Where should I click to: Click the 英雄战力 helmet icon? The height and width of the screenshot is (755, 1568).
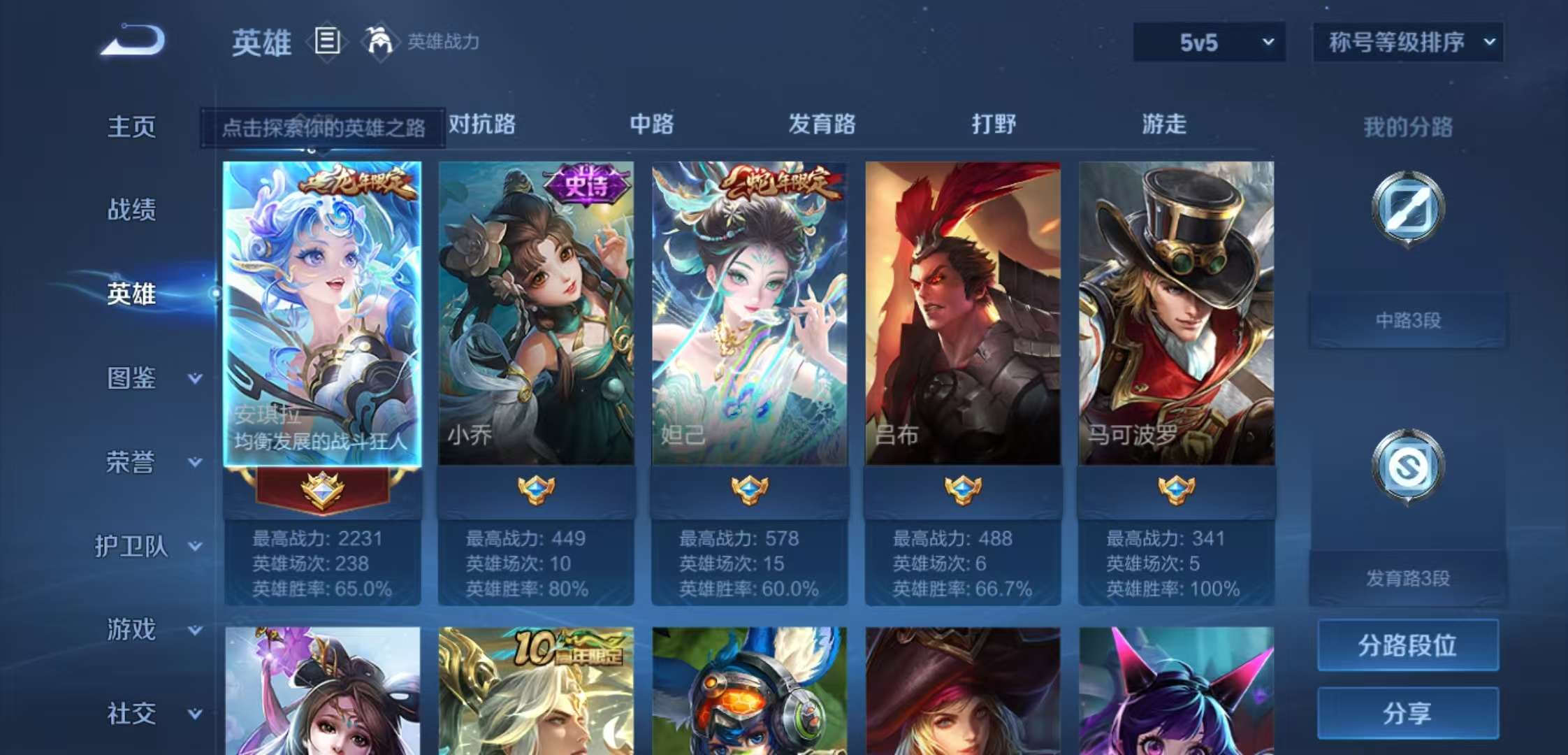pos(378,42)
